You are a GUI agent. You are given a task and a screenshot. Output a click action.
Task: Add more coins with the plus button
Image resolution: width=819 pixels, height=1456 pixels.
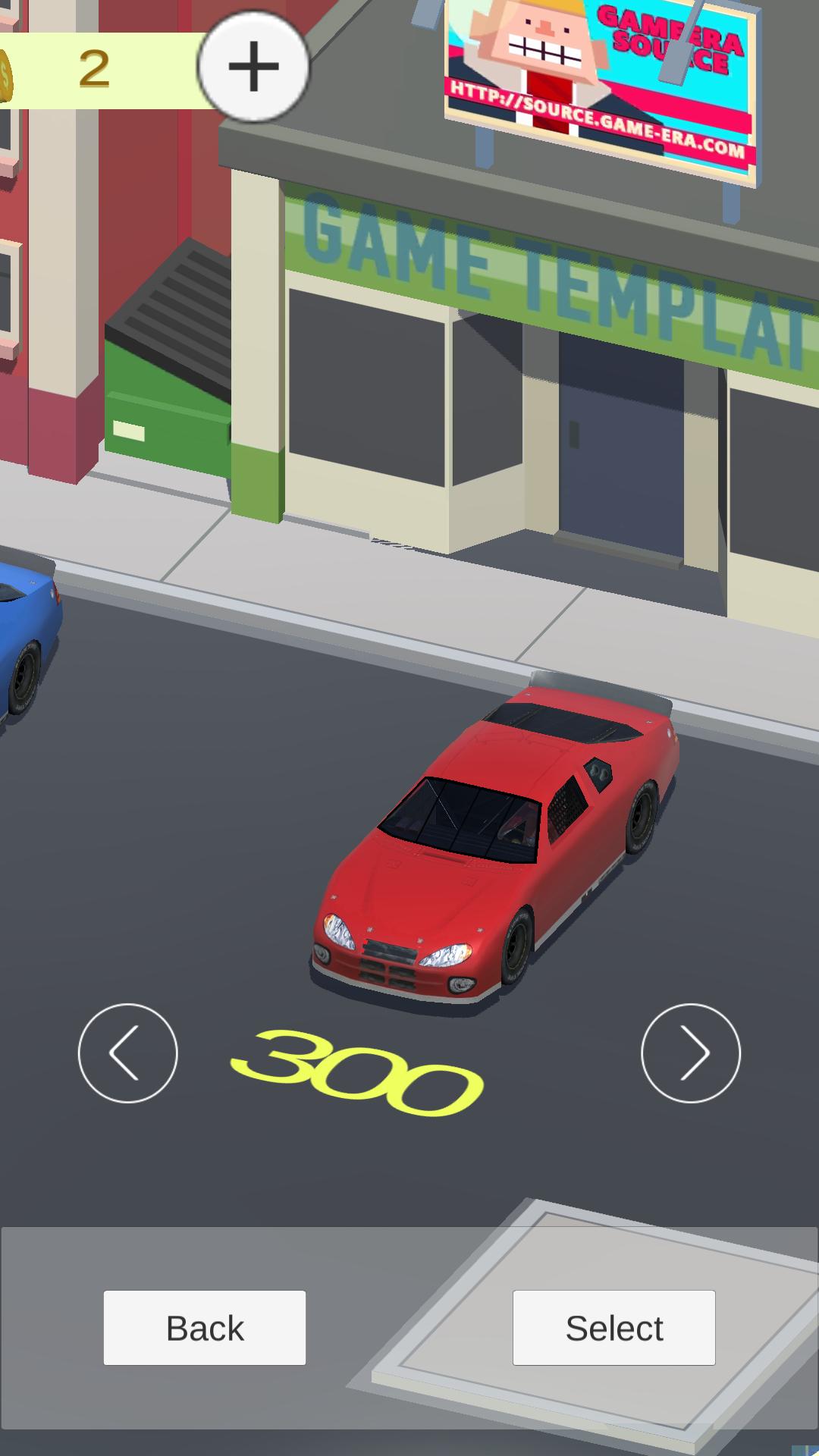(253, 67)
